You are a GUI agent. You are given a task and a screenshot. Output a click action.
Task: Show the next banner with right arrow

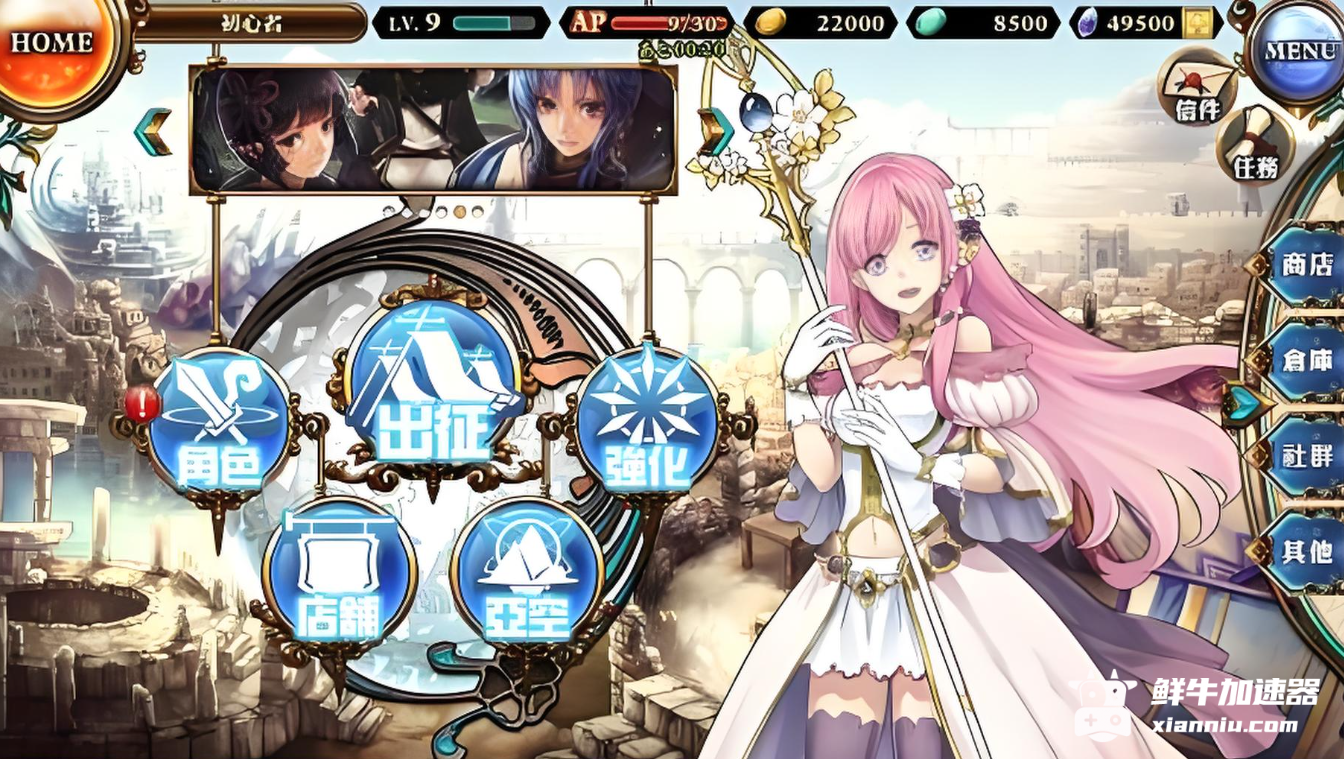(716, 132)
